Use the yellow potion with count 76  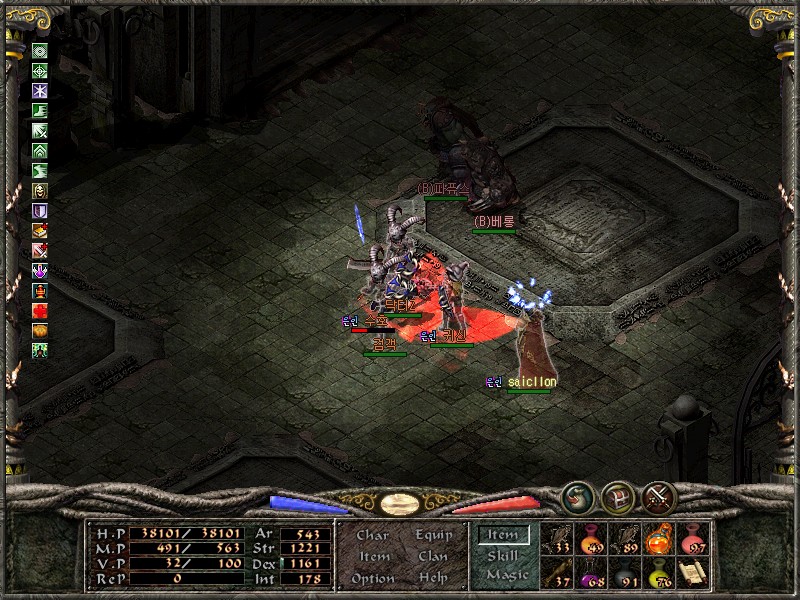coord(659,573)
